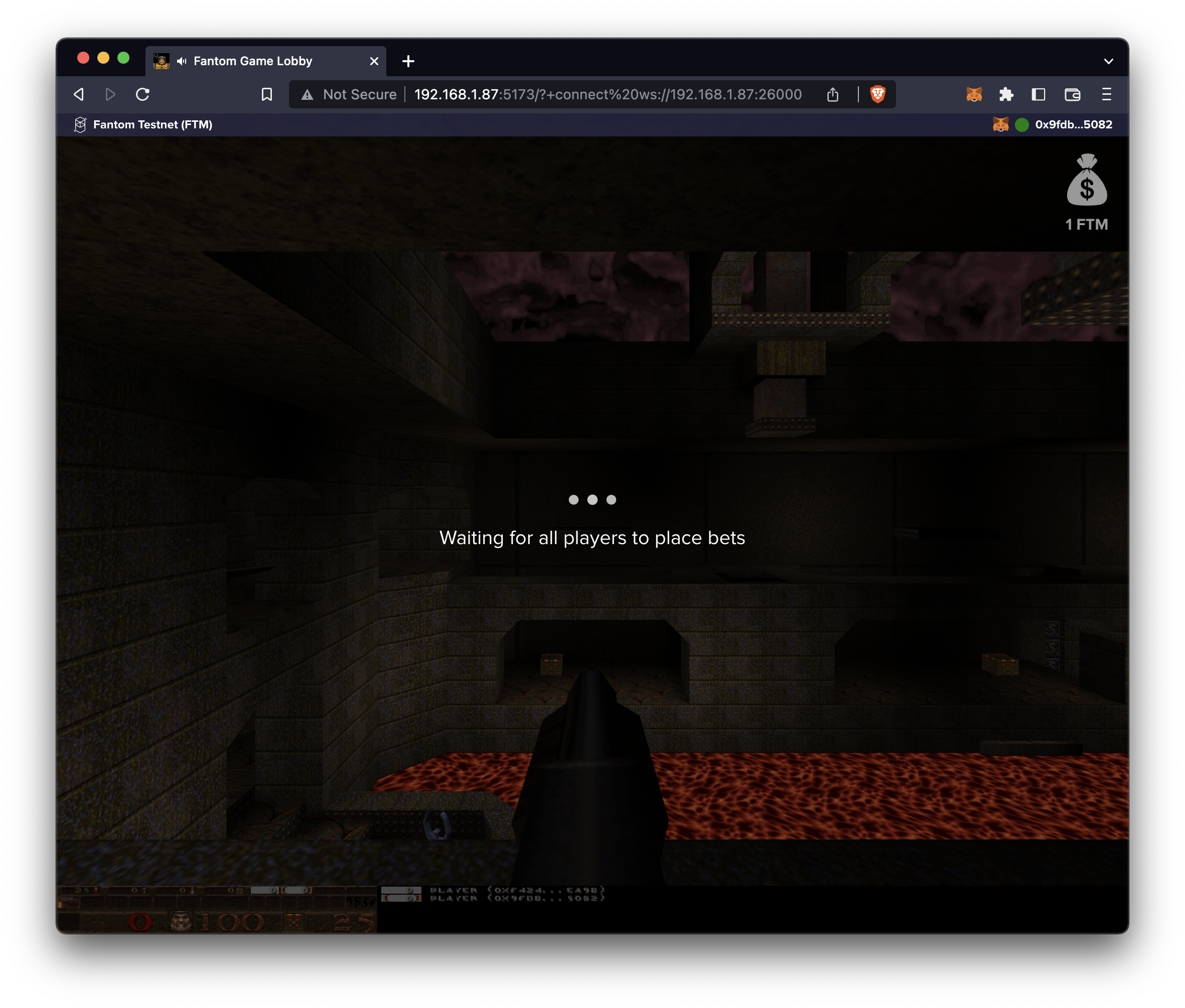Click the page reload button

pos(142,94)
